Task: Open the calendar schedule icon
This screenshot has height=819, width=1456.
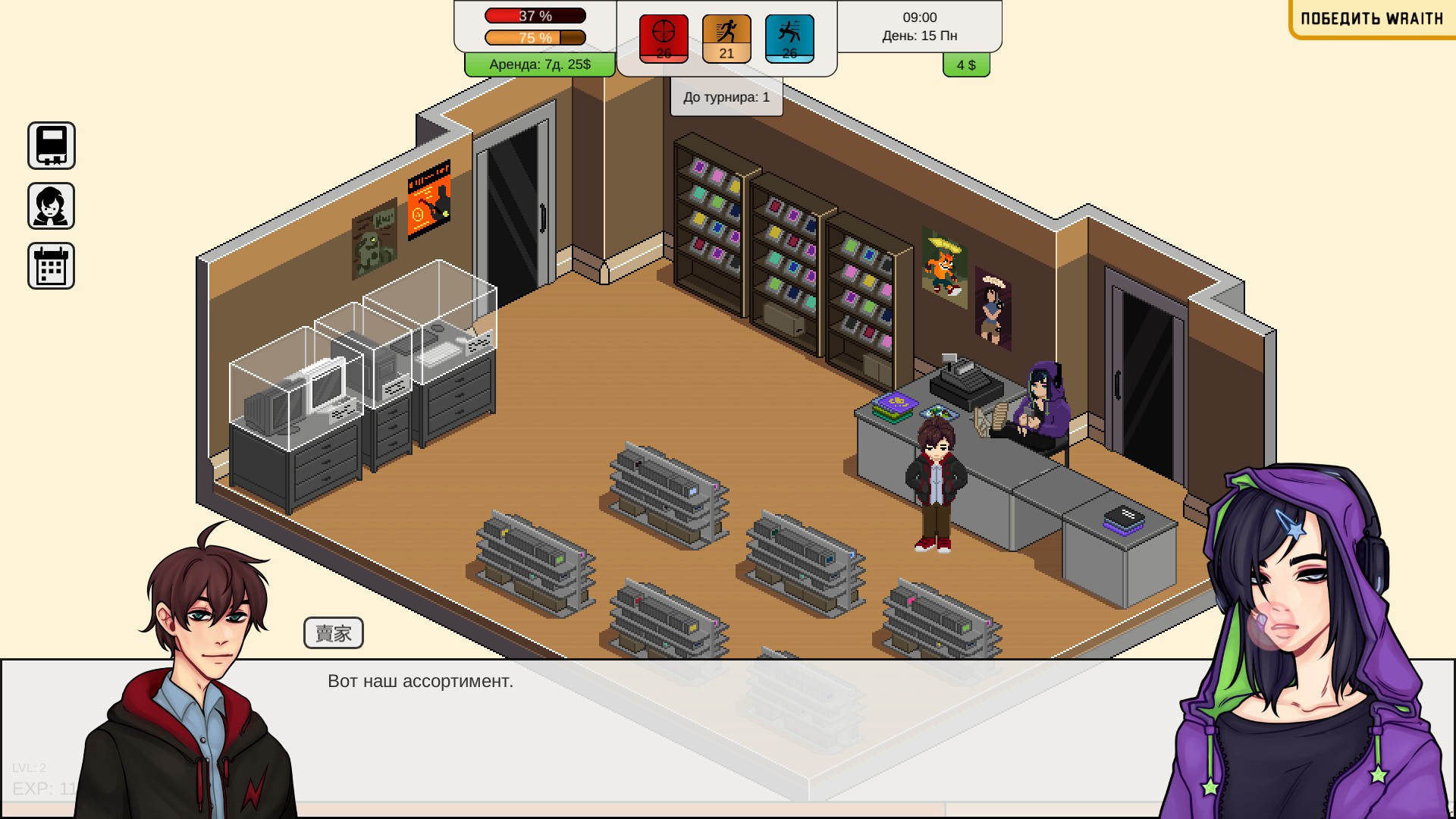Action: coord(52,266)
